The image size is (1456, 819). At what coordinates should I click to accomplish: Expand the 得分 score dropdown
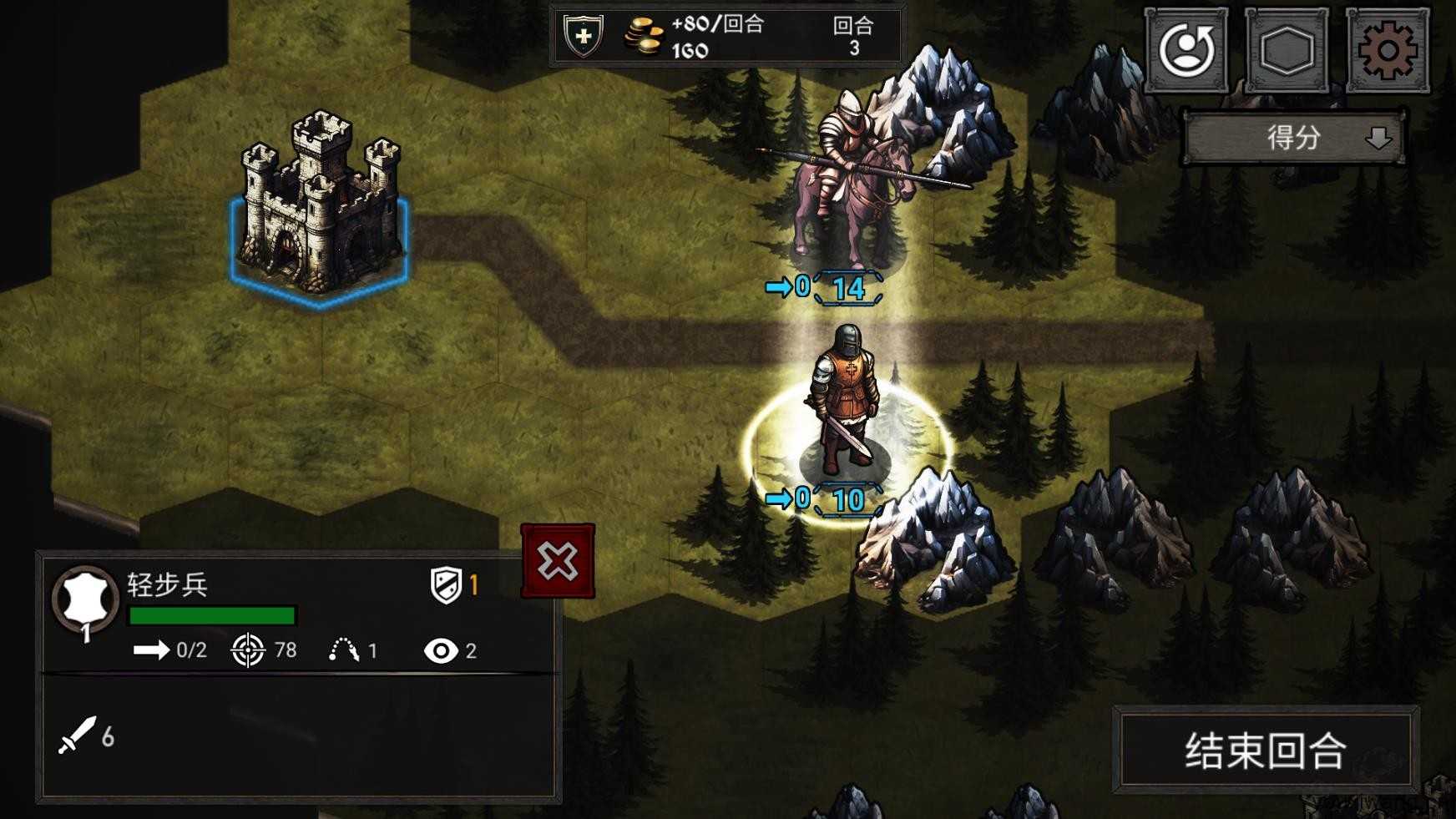(x=1294, y=138)
